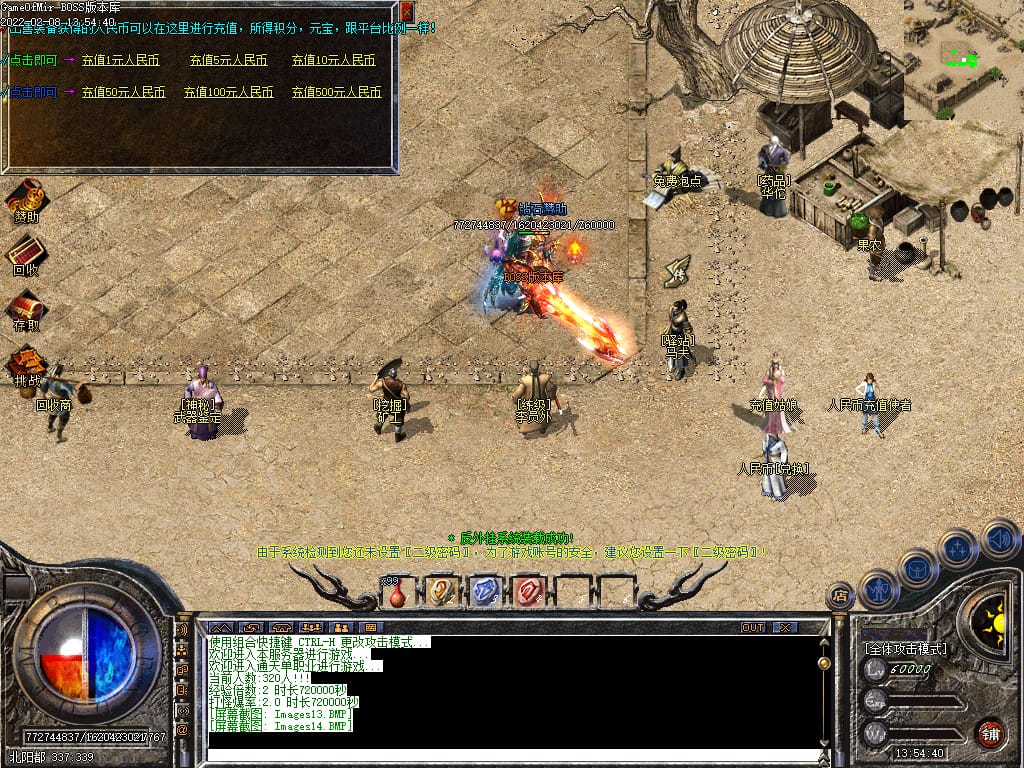Open the red 铺 stall button
The height and width of the screenshot is (768, 1024).
(x=989, y=733)
